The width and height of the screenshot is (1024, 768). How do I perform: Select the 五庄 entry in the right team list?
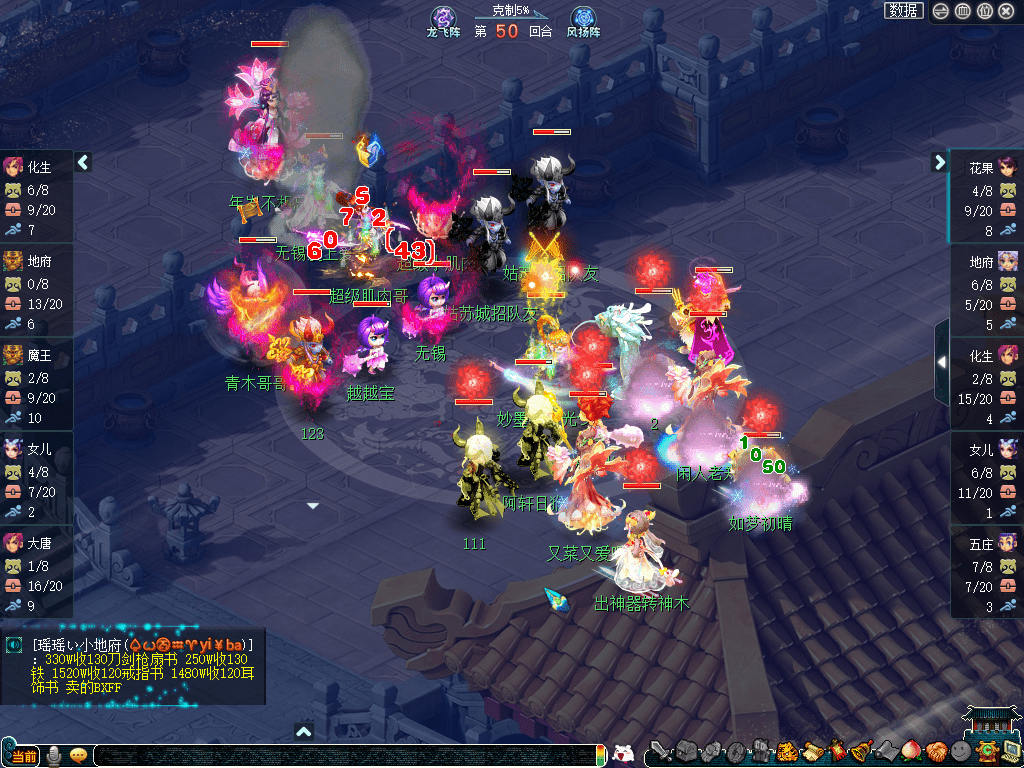[x=986, y=568]
